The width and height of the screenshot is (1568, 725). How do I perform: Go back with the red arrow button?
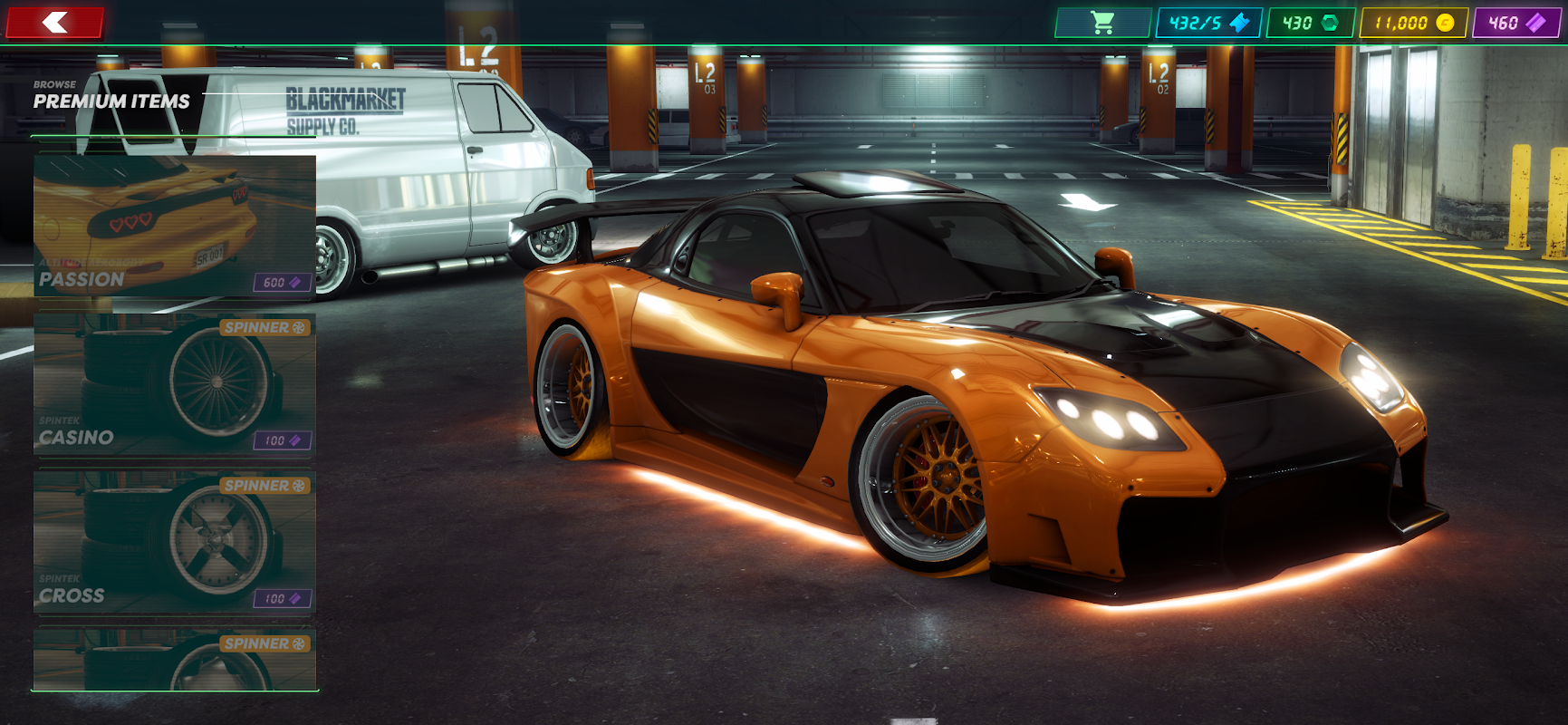pyautogui.click(x=54, y=23)
